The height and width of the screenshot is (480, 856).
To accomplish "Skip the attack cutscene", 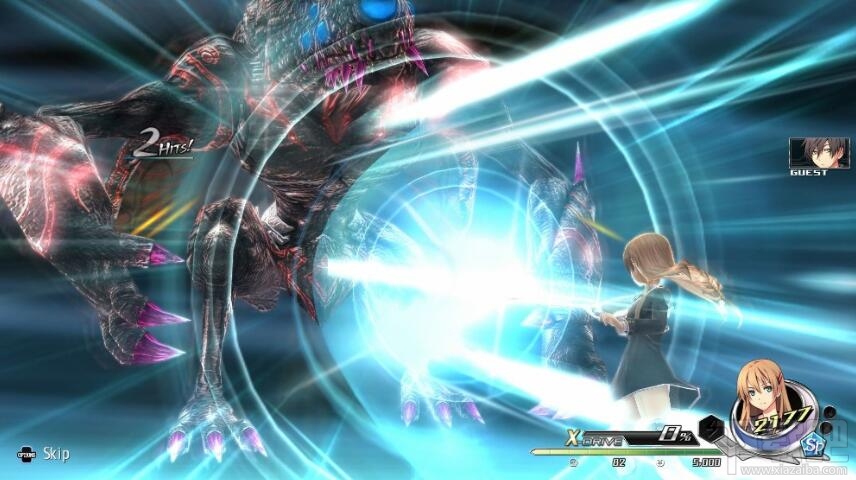I will pyautogui.click(x=42, y=454).
